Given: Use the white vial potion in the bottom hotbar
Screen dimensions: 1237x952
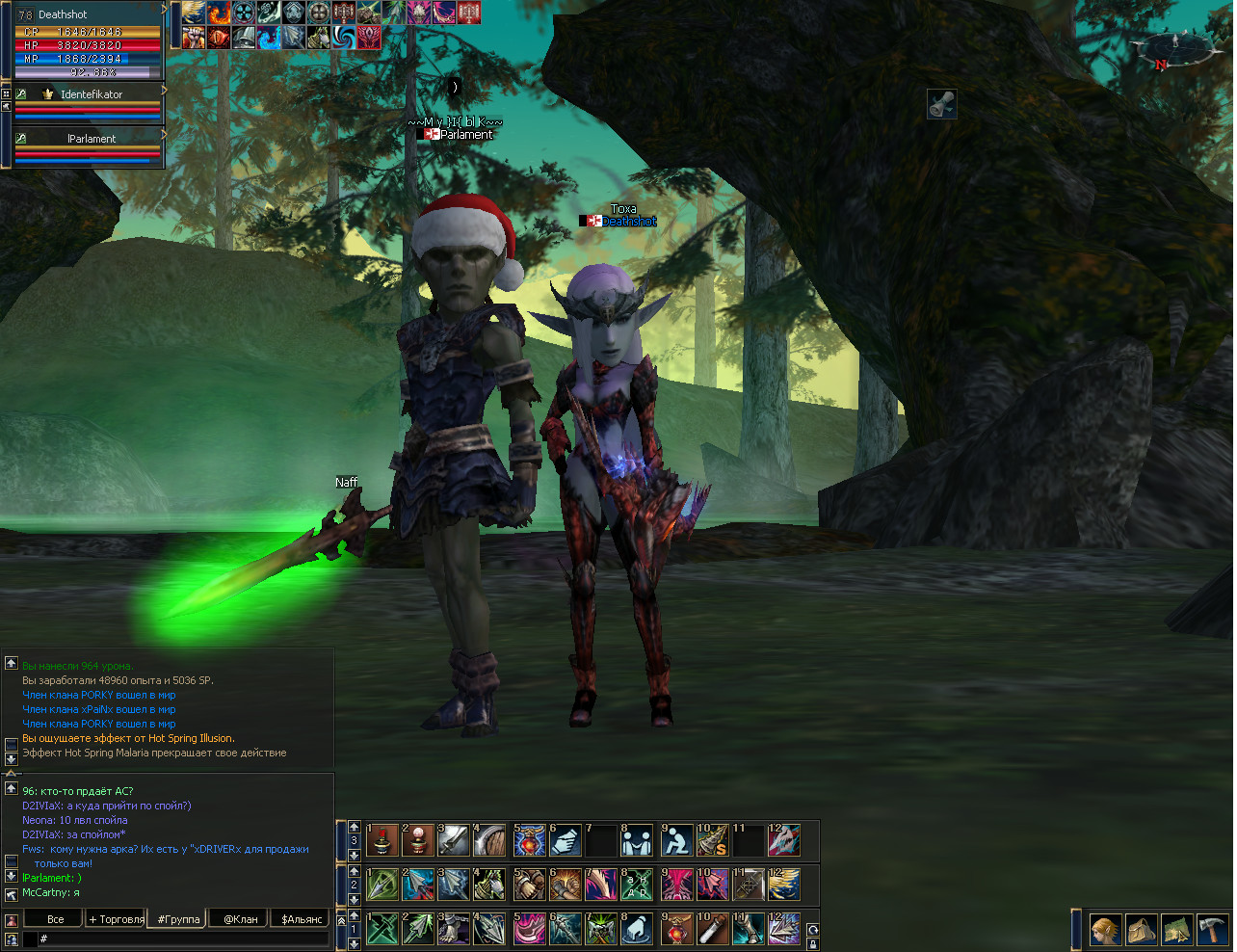Looking at the screenshot, I should tap(712, 930).
